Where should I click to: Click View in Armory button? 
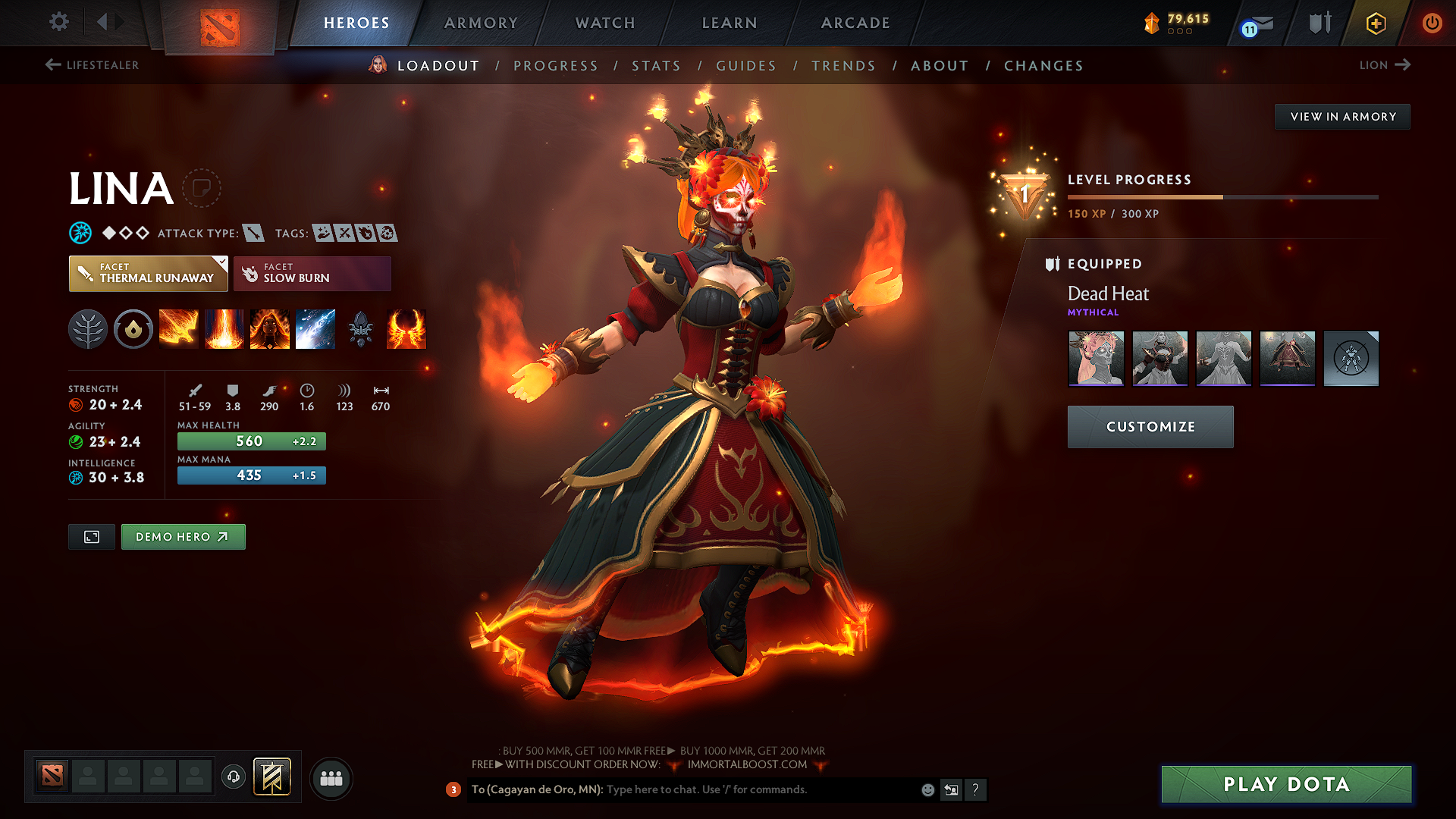[x=1342, y=117]
